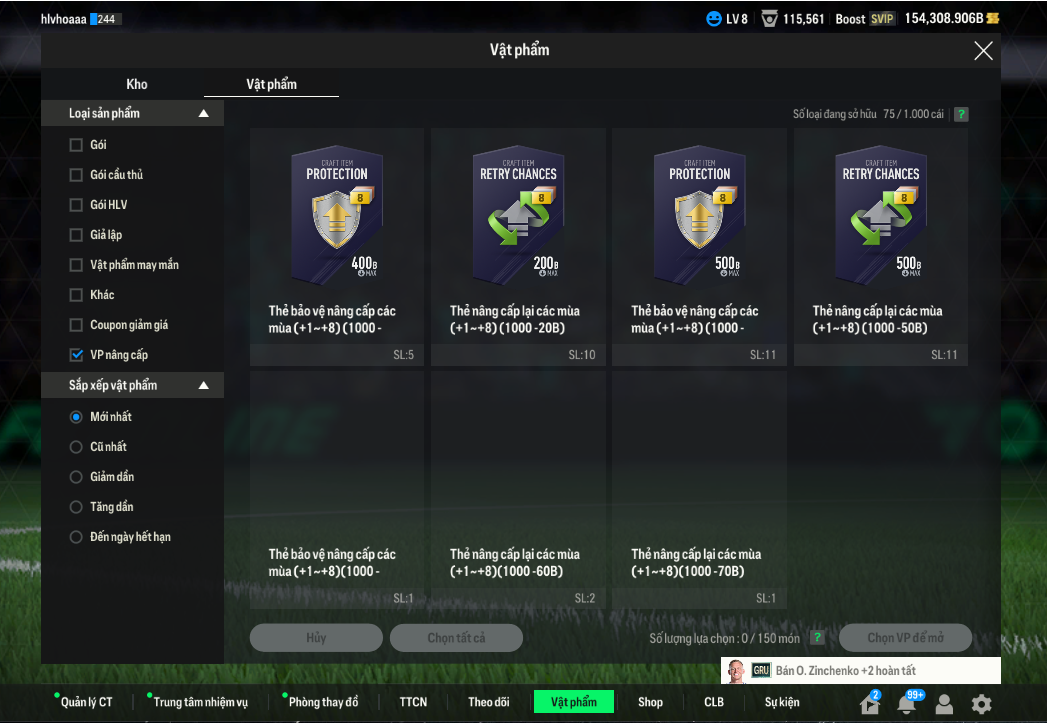The image size is (1047, 723).
Task: Go to Quản lý CT menu
Action: pyautogui.click(x=86, y=702)
